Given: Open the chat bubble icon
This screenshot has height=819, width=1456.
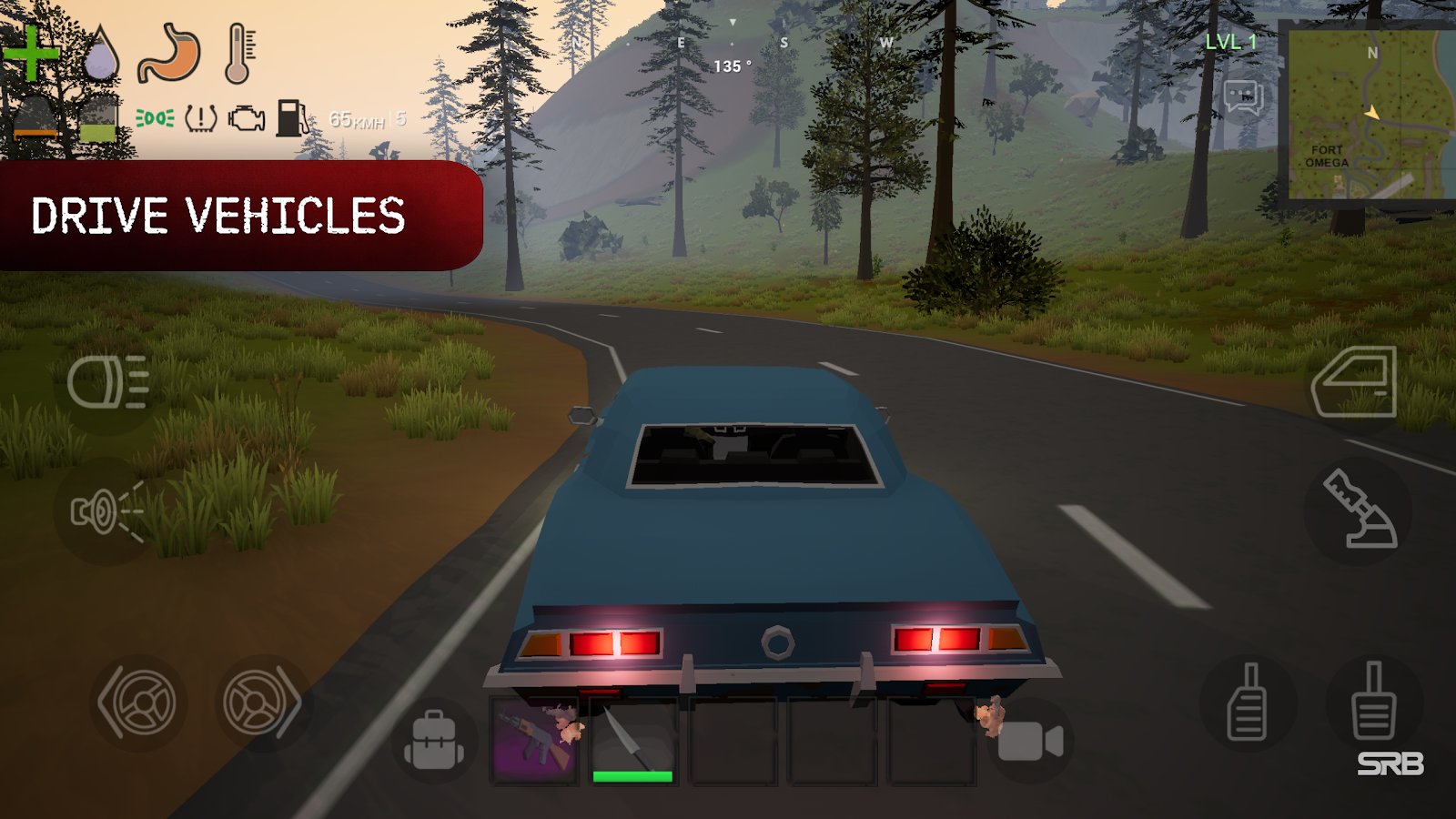Looking at the screenshot, I should (x=1243, y=96).
